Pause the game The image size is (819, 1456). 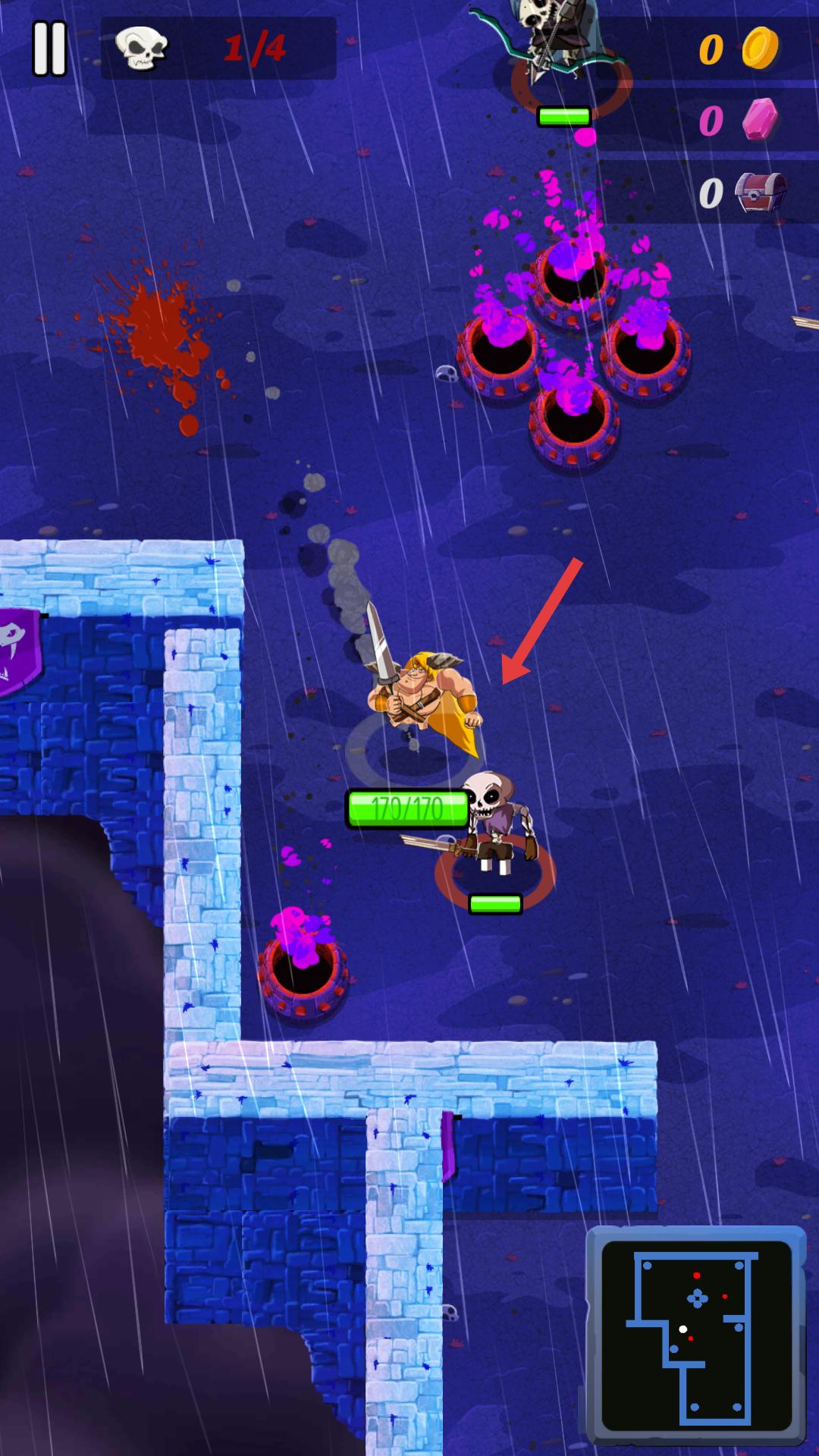coord(50,49)
